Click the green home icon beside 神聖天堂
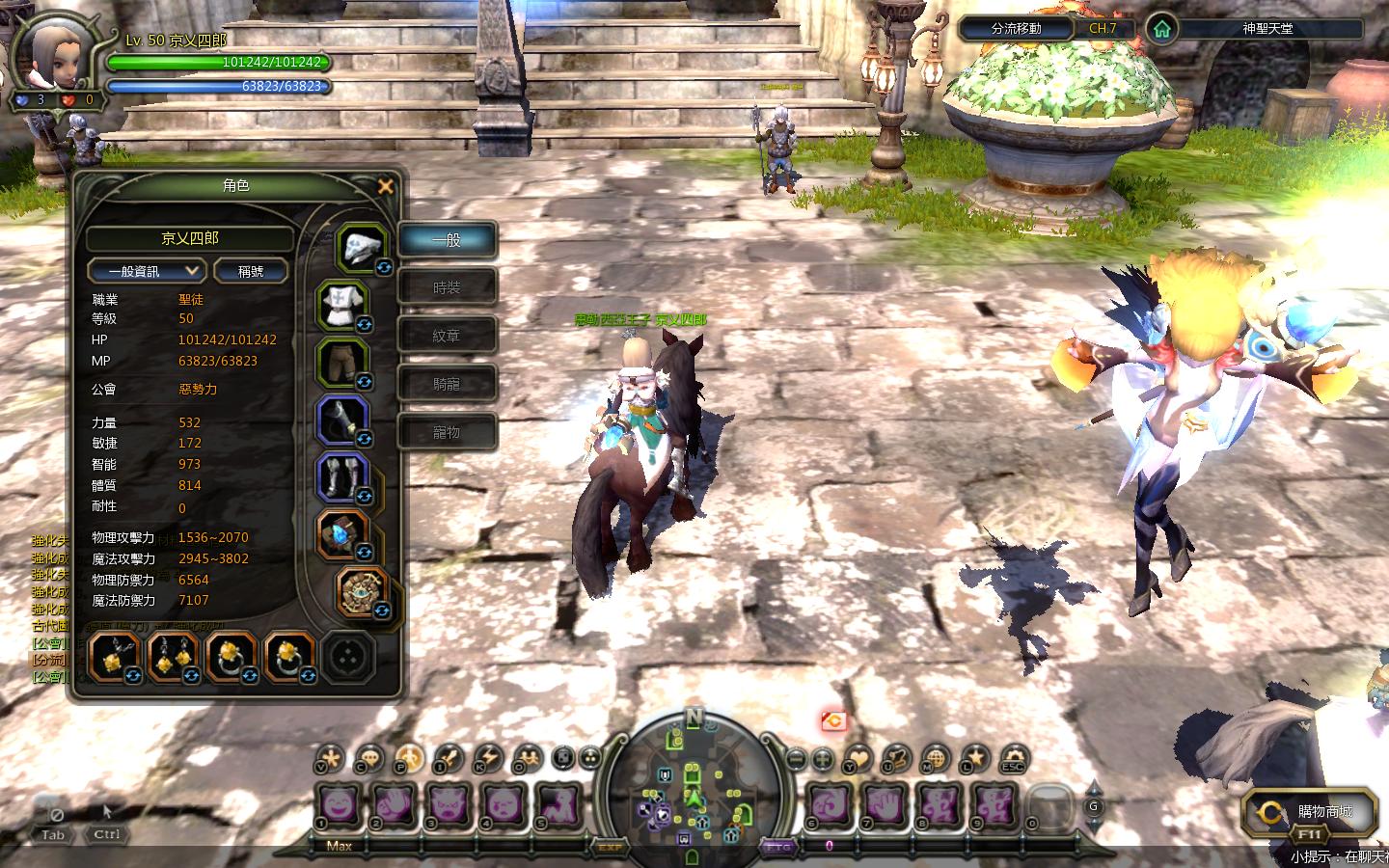This screenshot has width=1389, height=868. tap(1162, 29)
